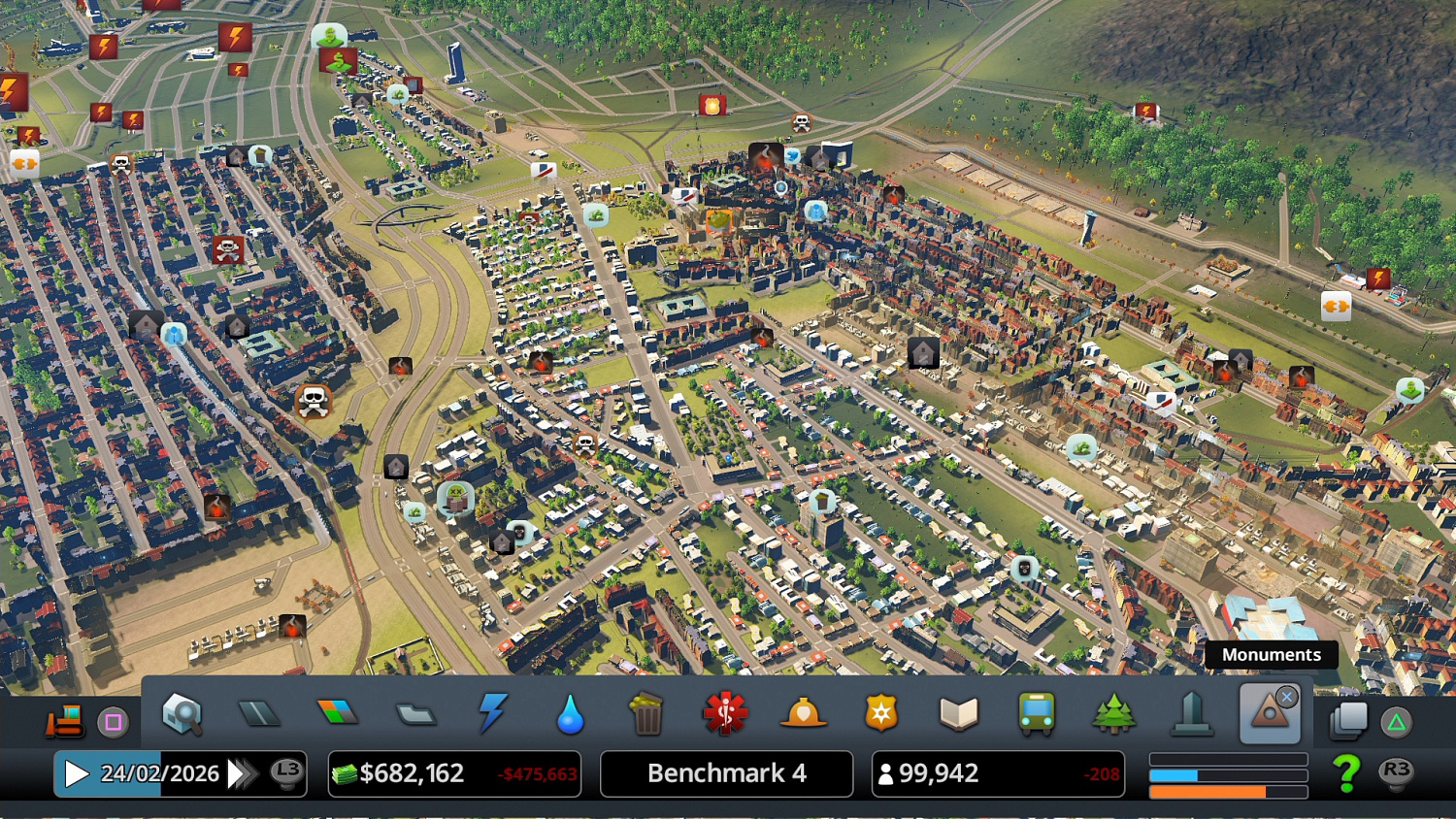Select the Roads build category
This screenshot has width=1456, height=819.
pos(259,714)
